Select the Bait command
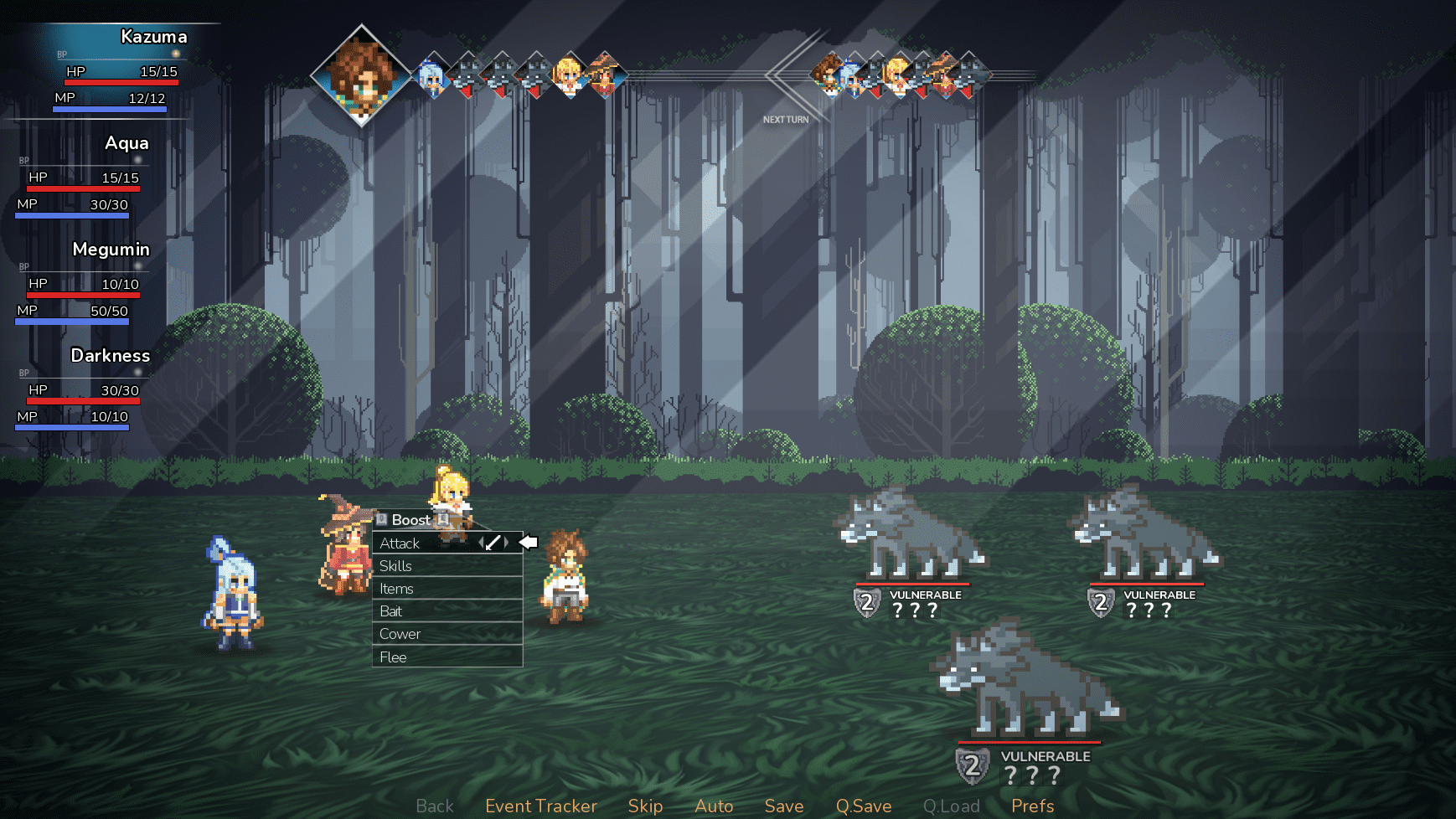This screenshot has width=1456, height=819. [x=391, y=611]
